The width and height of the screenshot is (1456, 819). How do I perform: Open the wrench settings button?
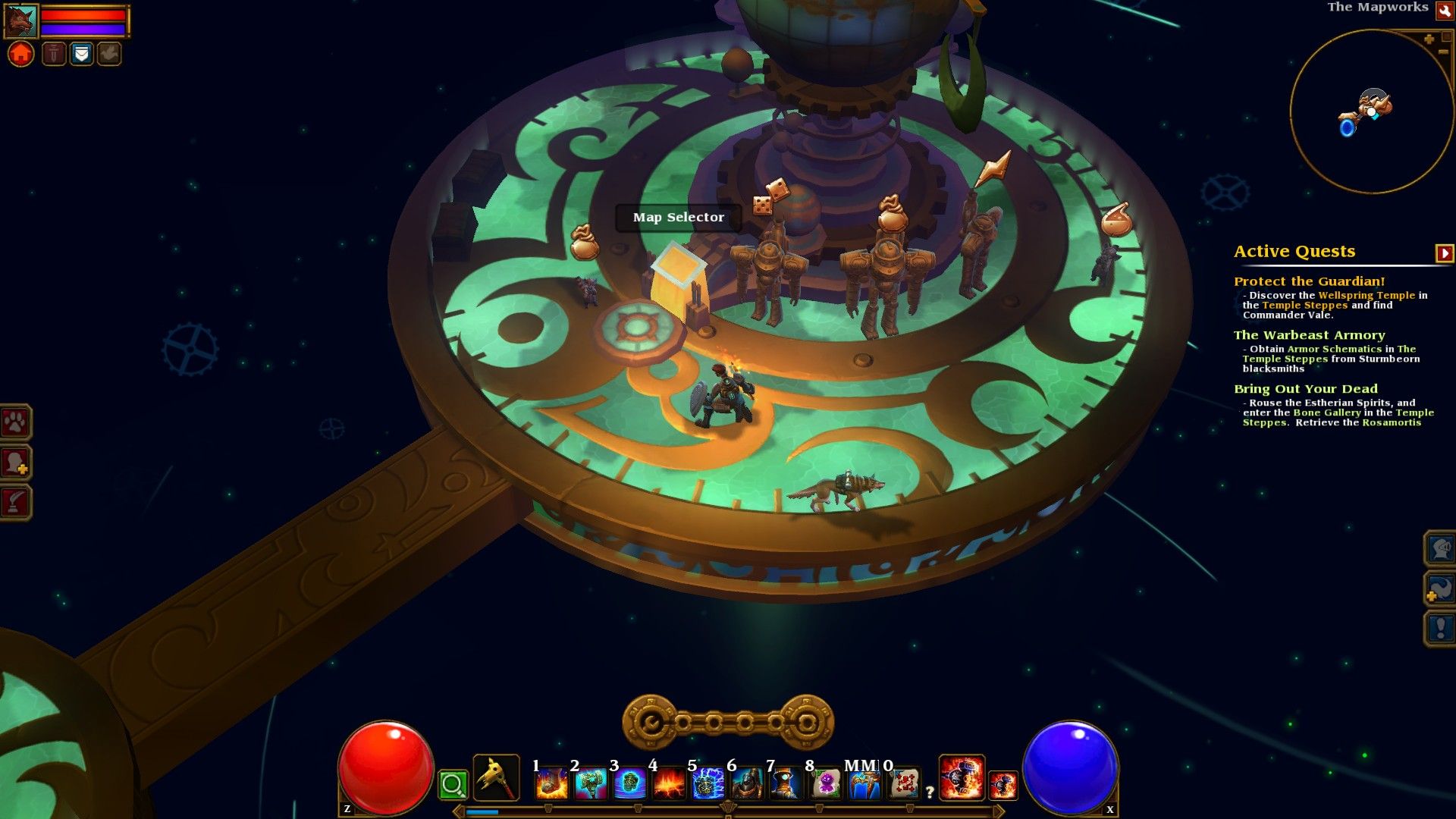click(x=1444, y=10)
